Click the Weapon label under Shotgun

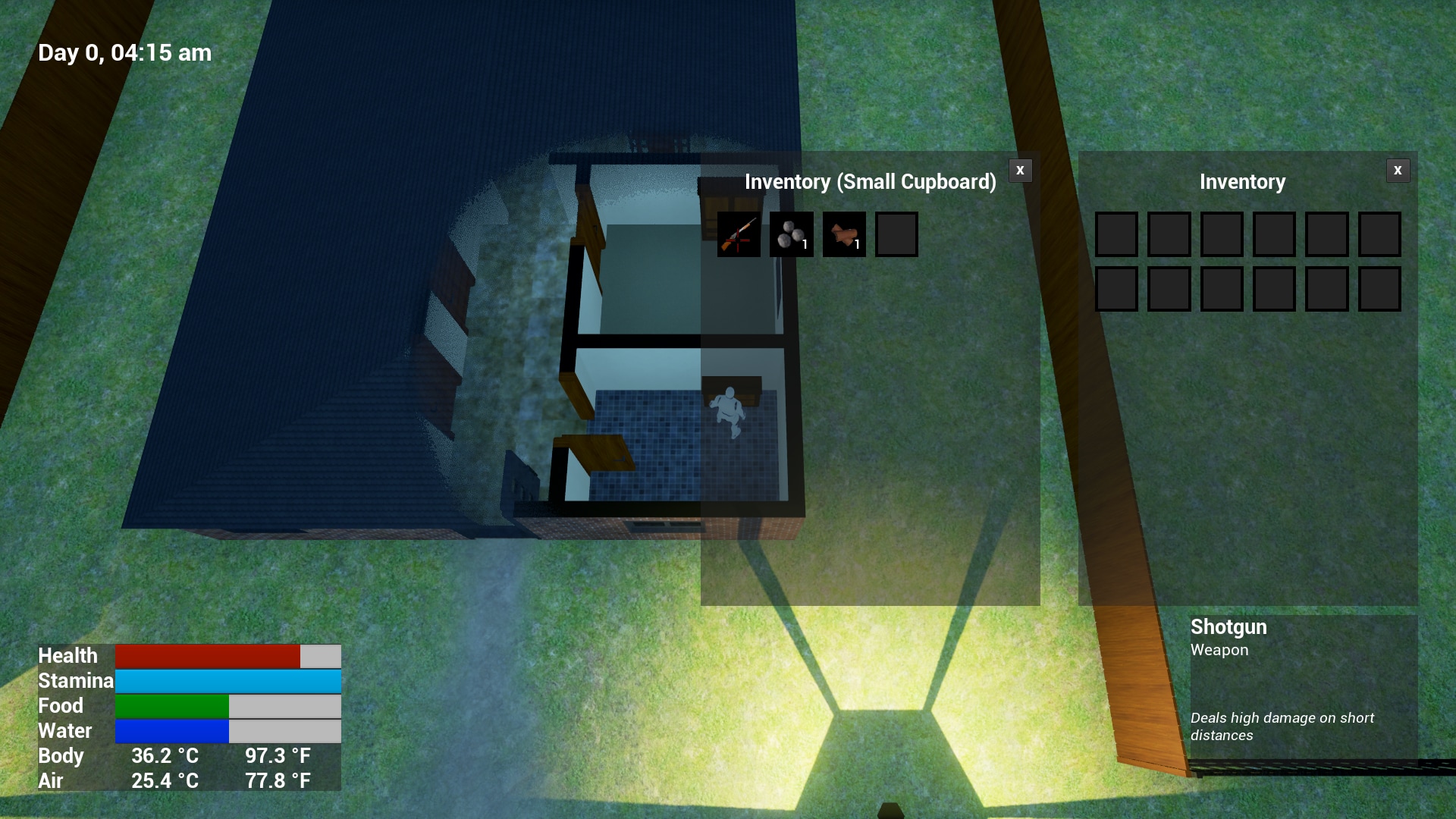tap(1219, 650)
